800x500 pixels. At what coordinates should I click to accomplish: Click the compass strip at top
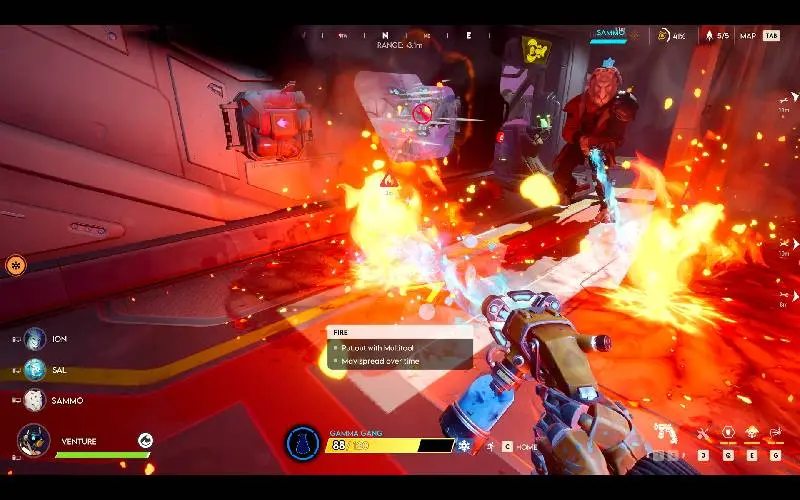point(400,35)
